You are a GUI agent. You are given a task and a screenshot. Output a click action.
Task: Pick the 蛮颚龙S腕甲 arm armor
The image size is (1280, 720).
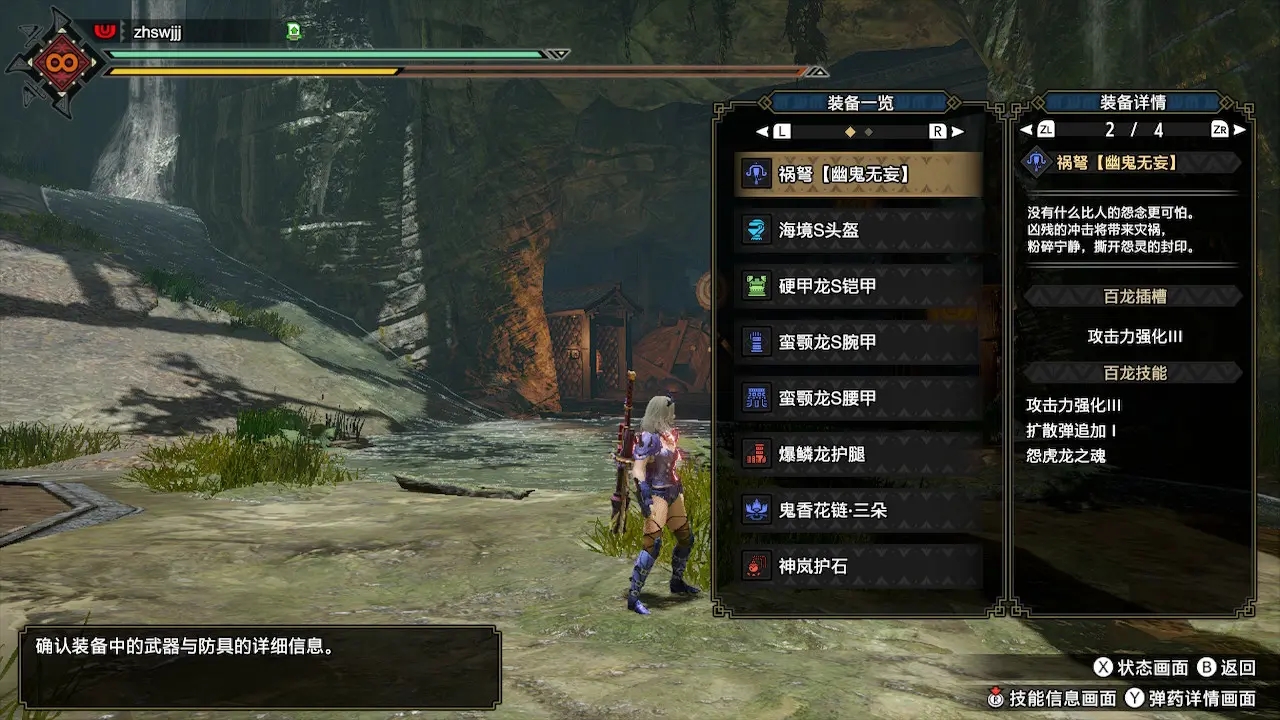pos(858,342)
